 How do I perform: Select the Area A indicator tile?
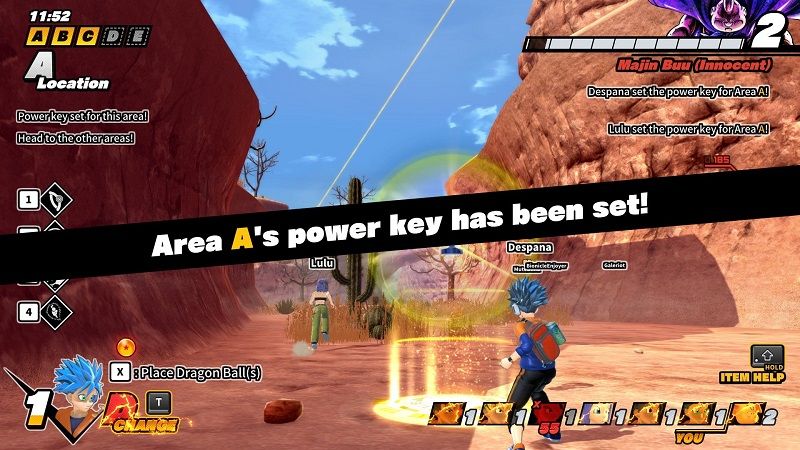[x=39, y=36]
